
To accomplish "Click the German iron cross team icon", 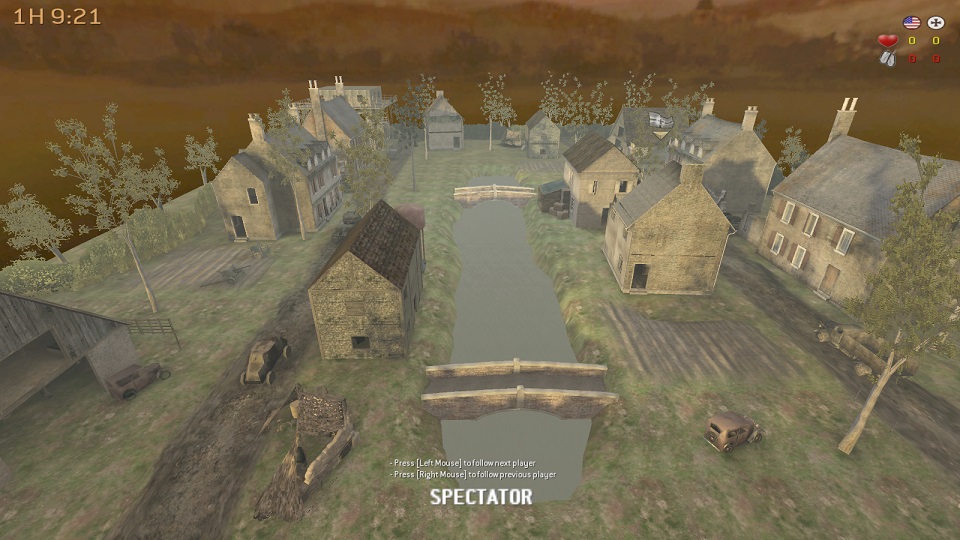I will pos(936,22).
